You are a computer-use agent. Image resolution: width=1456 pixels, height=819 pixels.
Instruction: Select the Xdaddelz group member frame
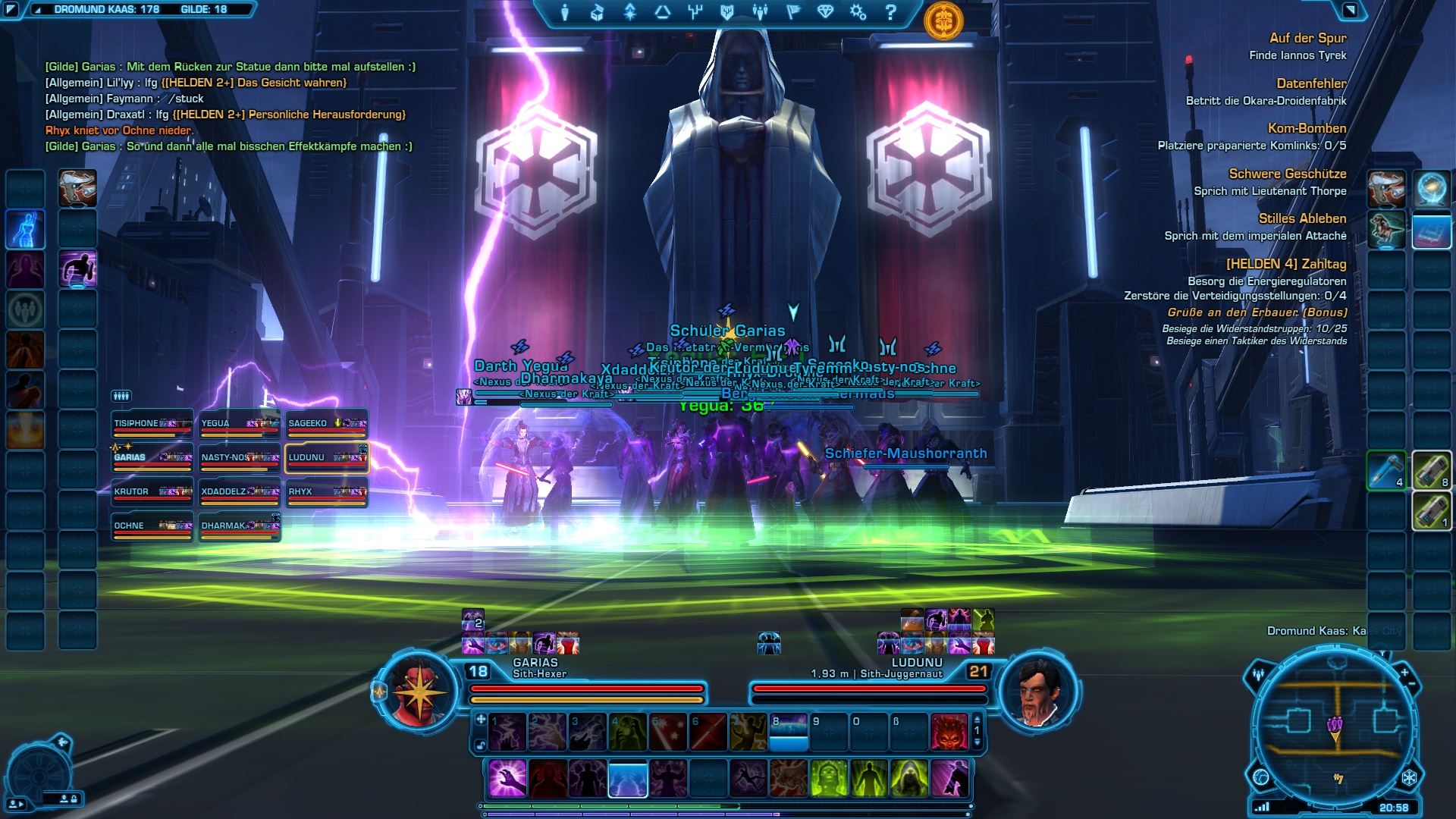(x=240, y=492)
